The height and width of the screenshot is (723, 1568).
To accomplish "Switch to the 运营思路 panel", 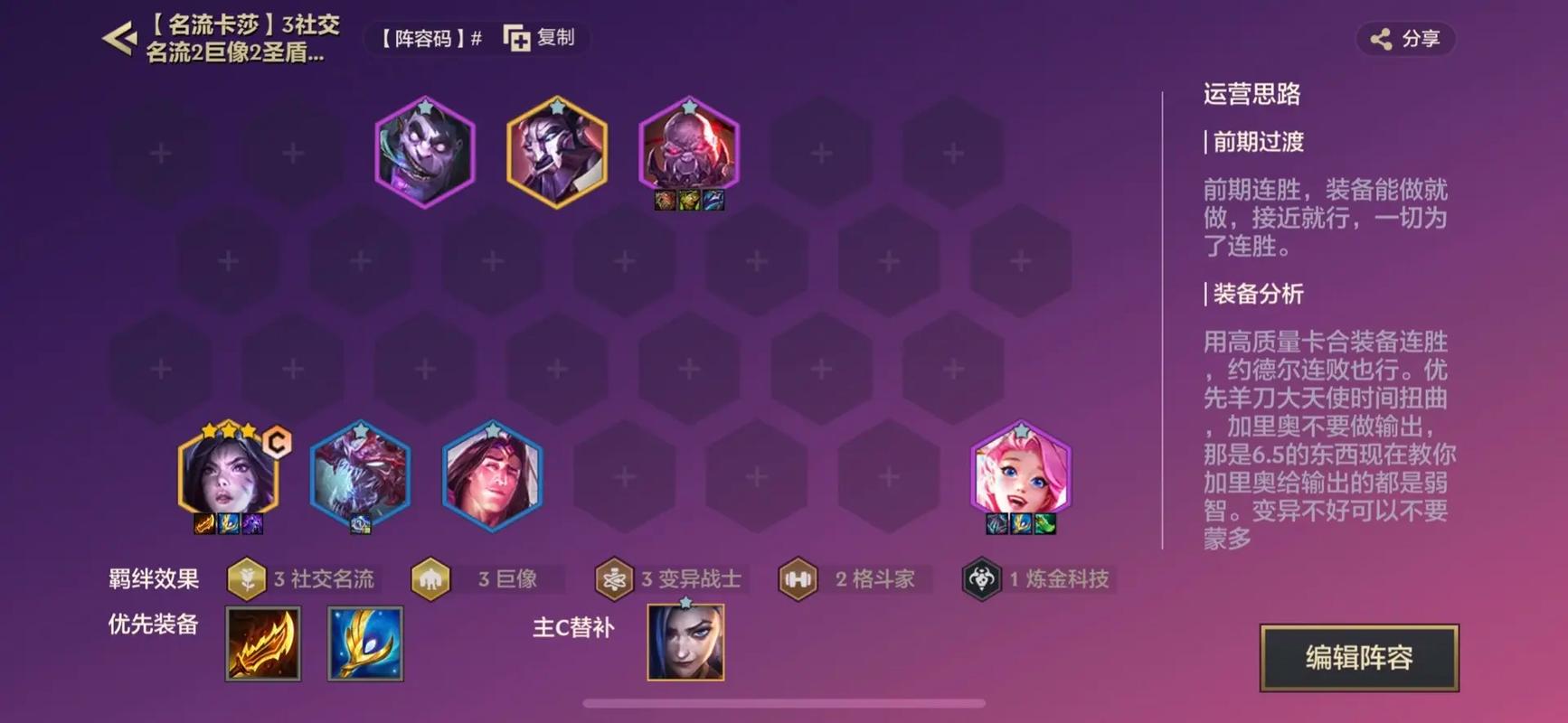I will 1252,95.
